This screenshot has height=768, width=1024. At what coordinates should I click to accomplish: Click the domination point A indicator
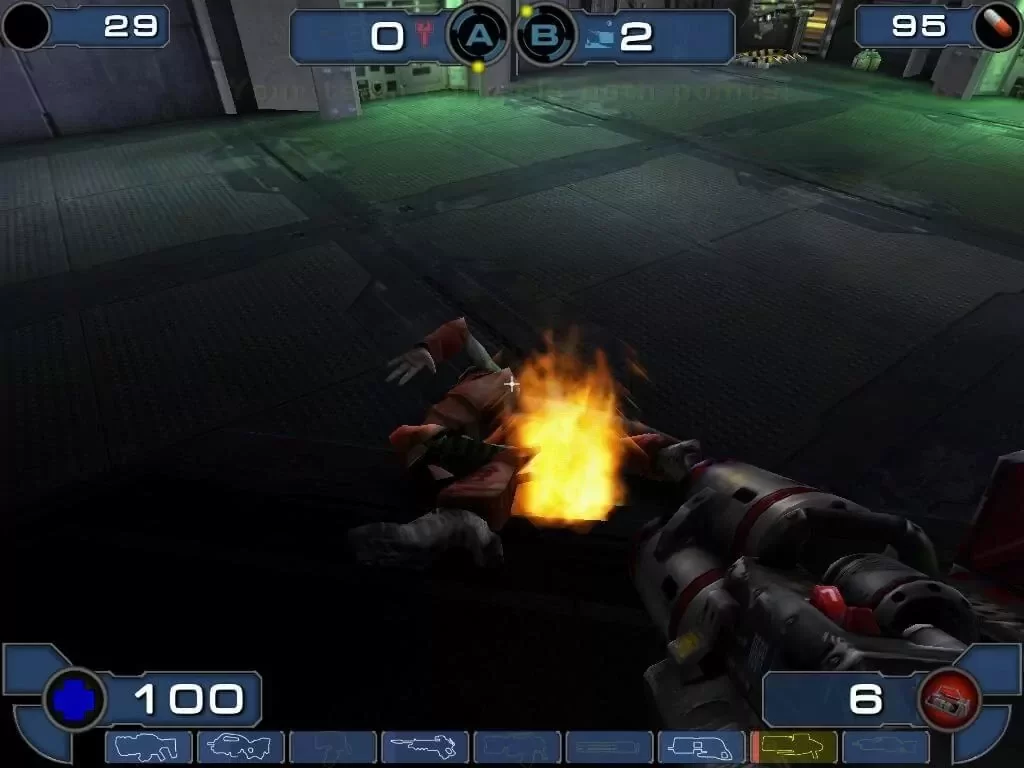(x=480, y=37)
